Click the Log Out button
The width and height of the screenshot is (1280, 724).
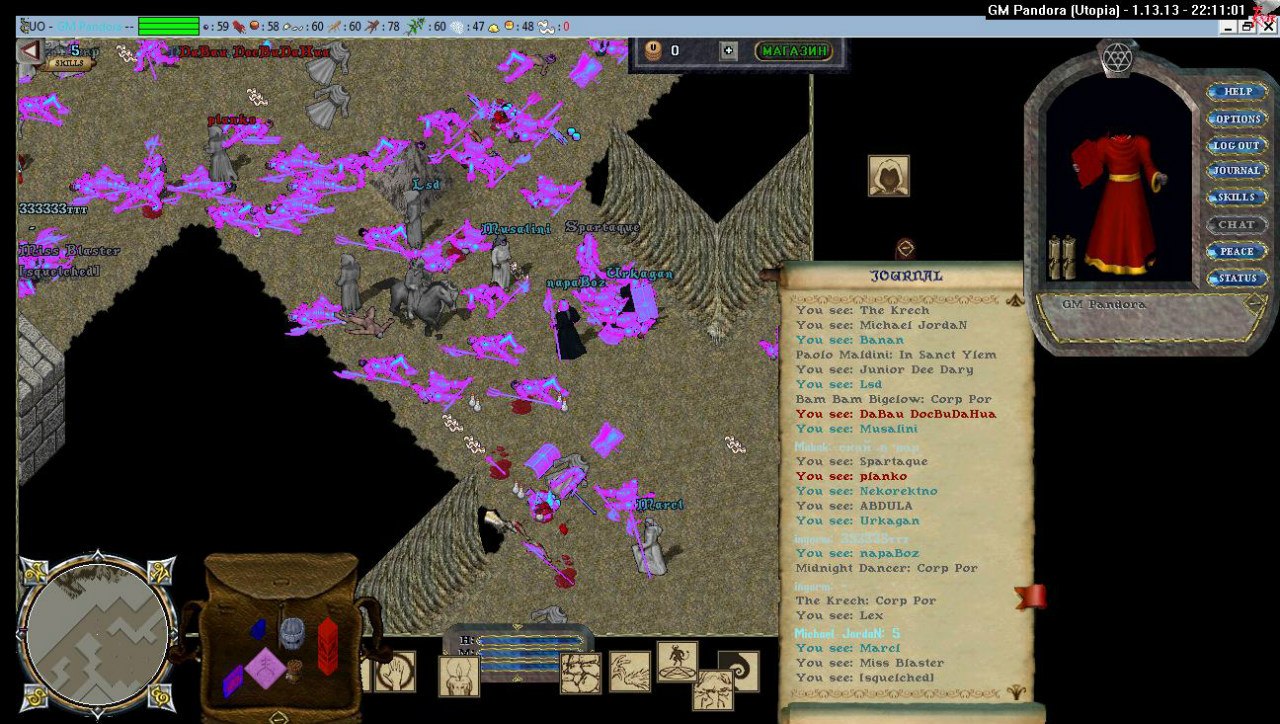click(1237, 146)
